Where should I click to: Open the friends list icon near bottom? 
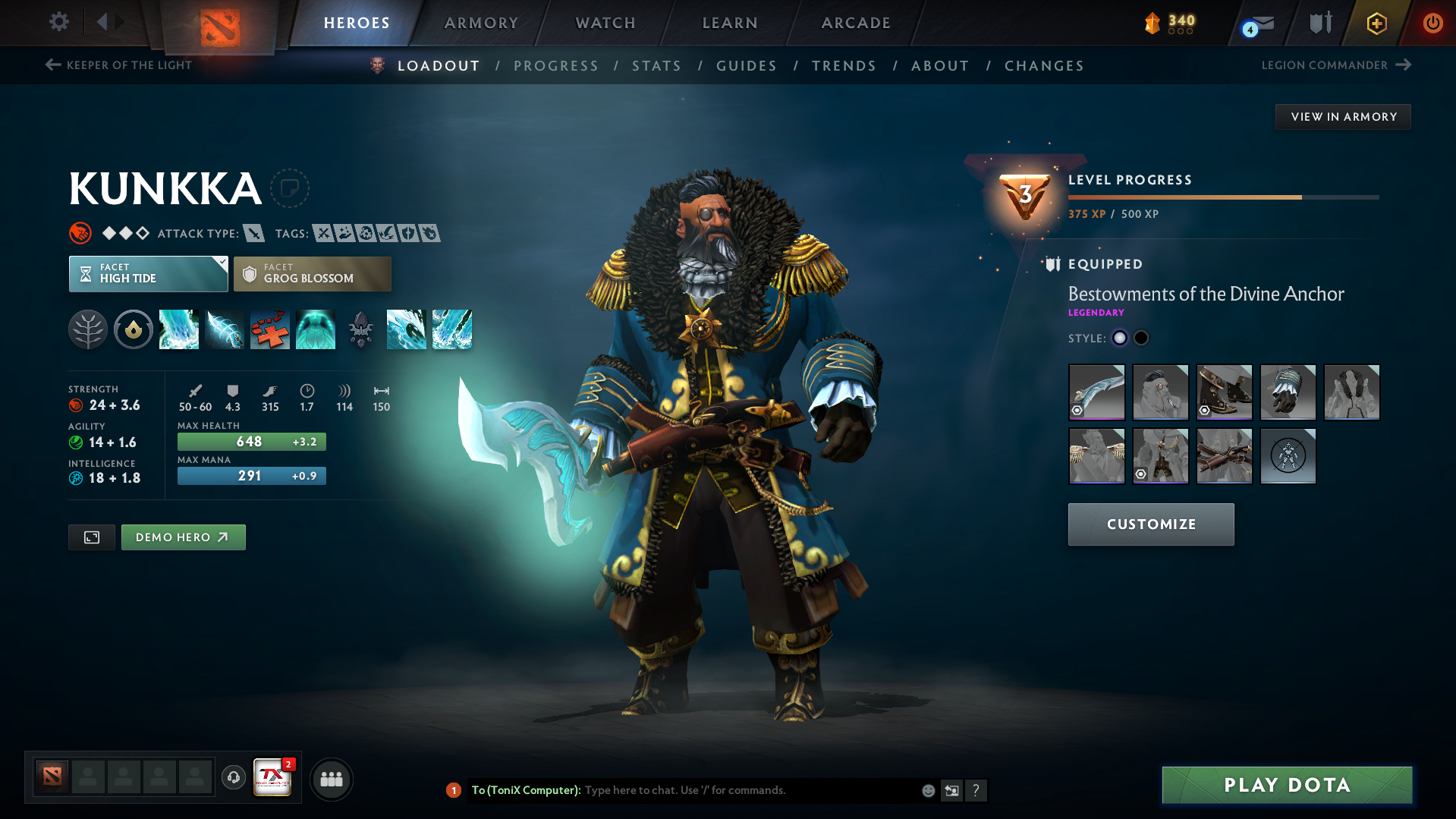click(x=332, y=779)
